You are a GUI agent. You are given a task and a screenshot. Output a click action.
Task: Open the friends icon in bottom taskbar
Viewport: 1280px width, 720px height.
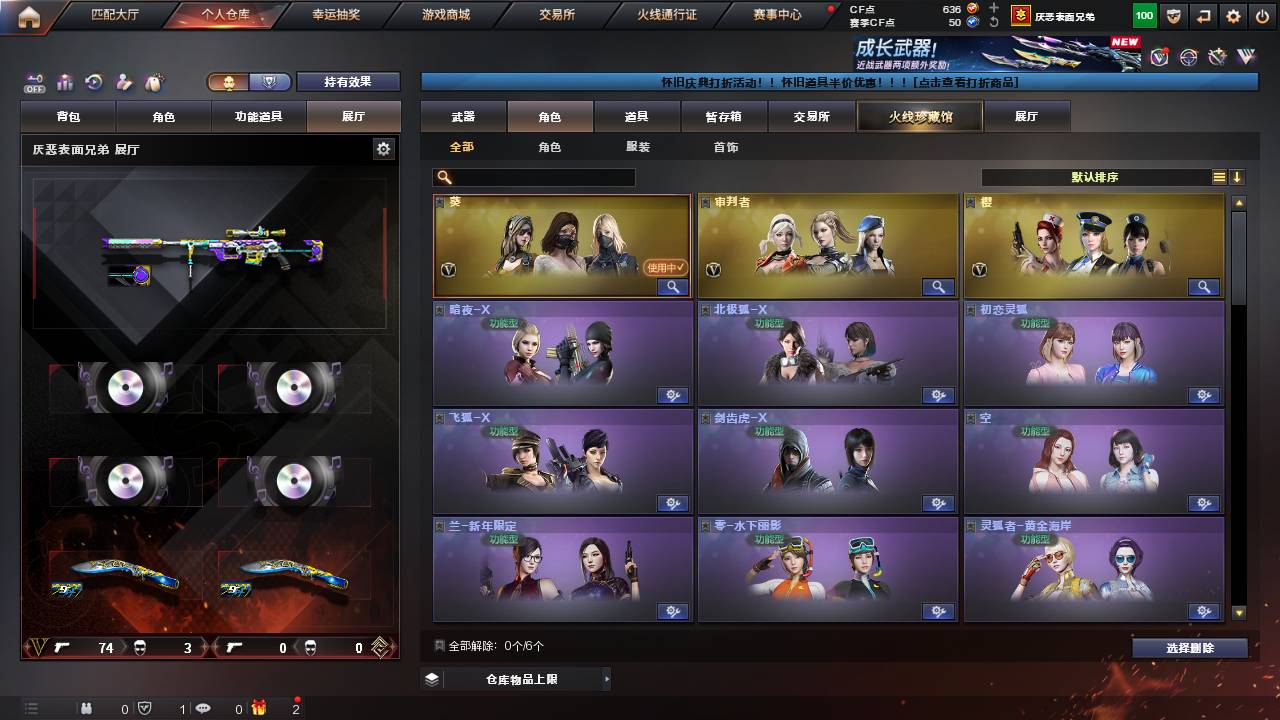tap(86, 708)
